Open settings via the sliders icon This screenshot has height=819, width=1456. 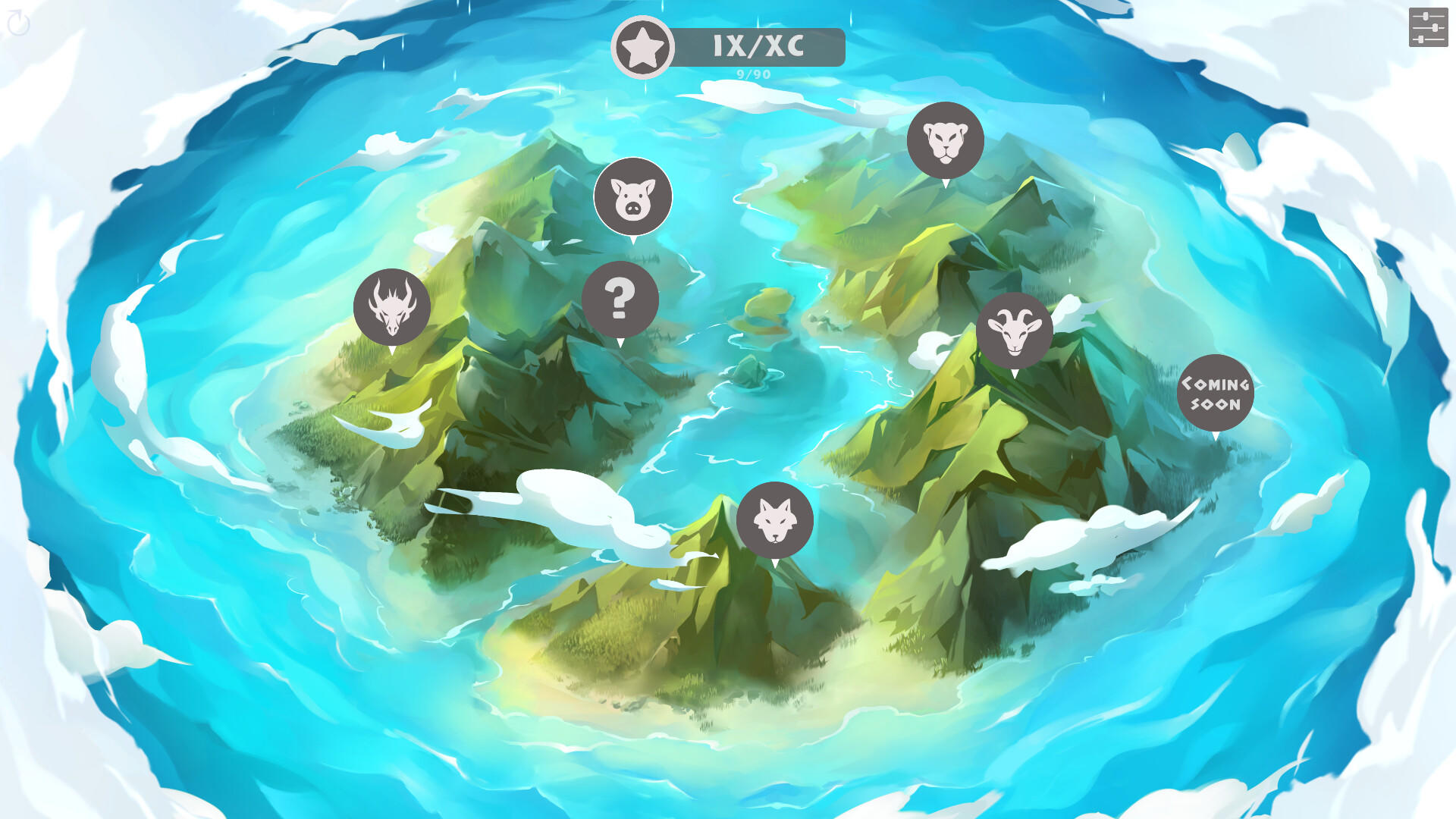(1429, 27)
